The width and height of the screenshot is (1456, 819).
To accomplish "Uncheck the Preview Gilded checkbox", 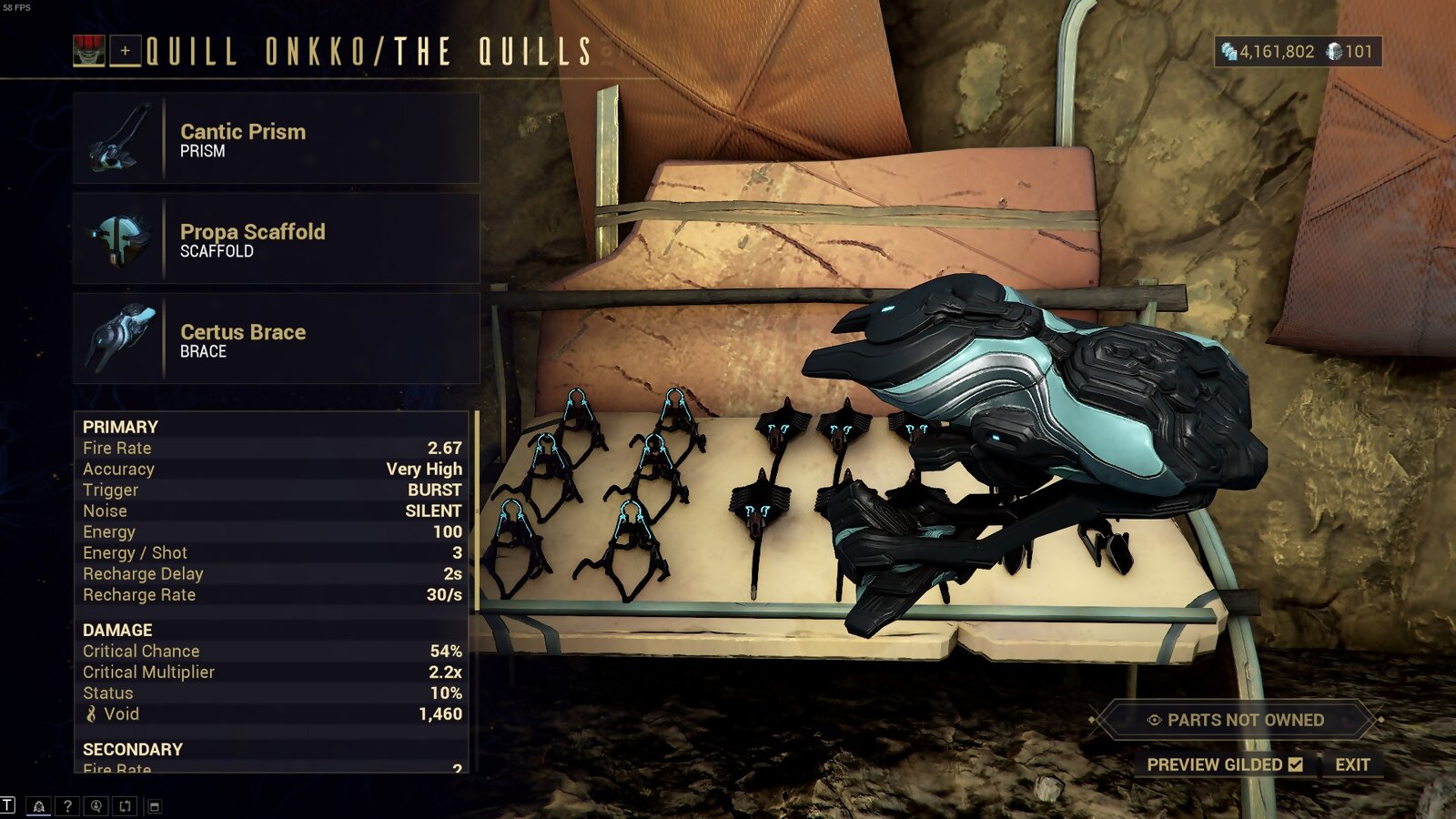I will click(1296, 765).
